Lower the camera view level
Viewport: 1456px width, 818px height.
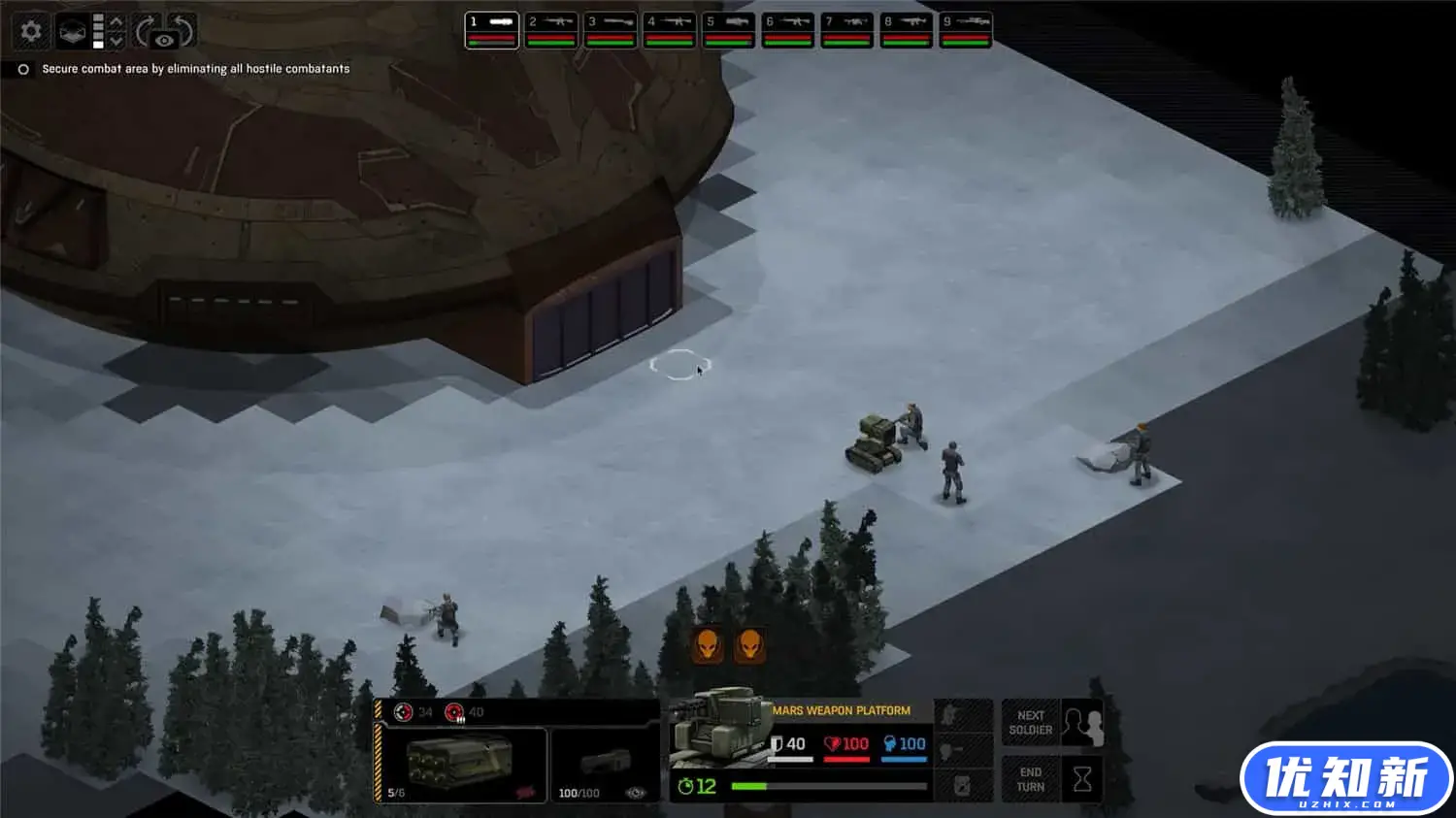click(x=116, y=42)
